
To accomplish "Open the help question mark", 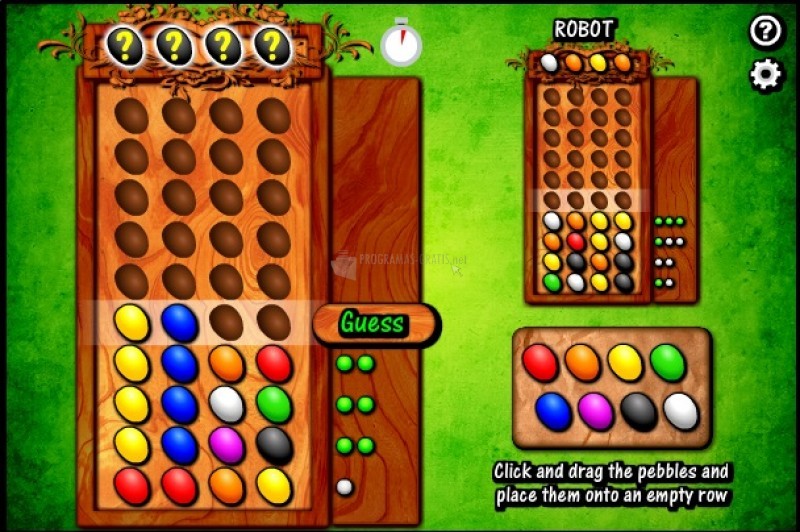I will (x=766, y=32).
